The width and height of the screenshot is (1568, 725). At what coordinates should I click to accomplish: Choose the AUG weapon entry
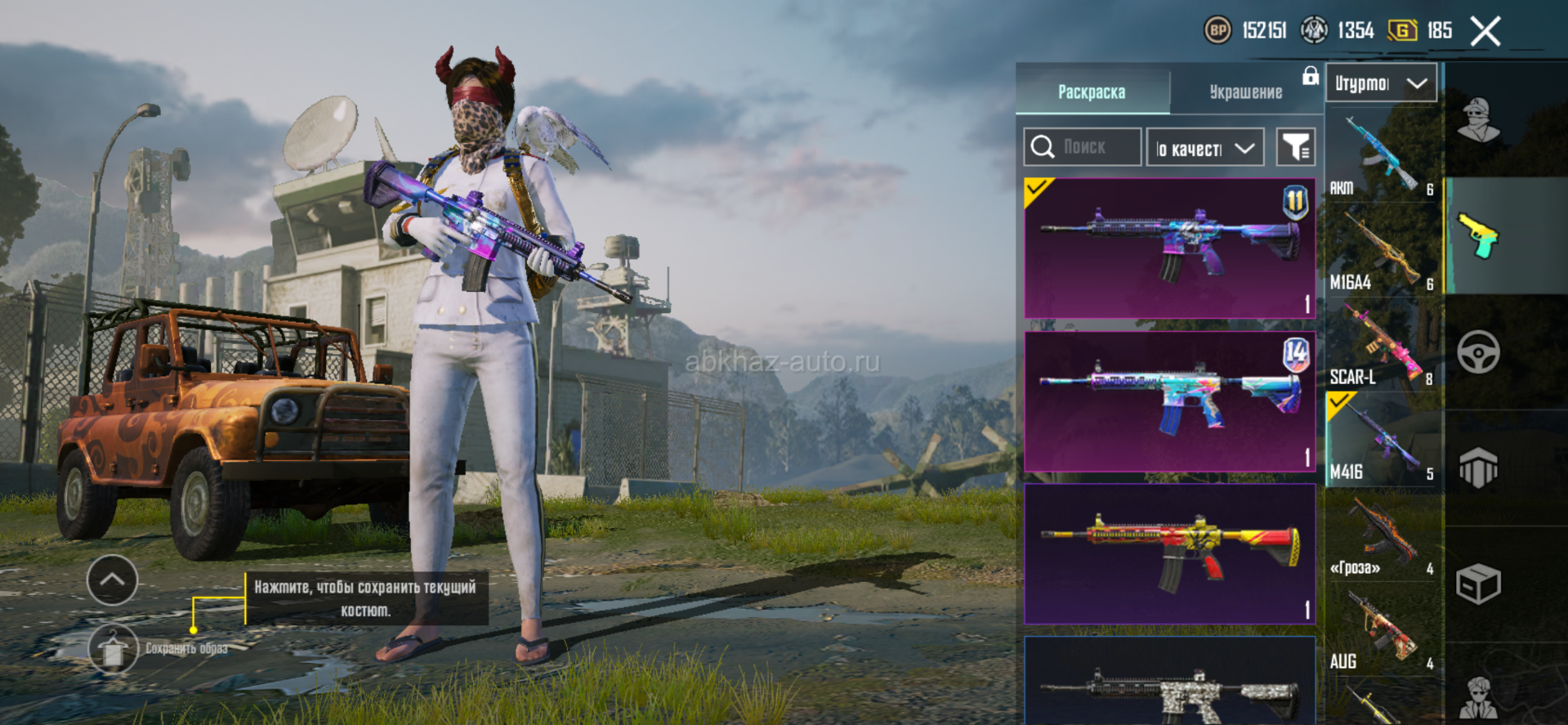click(1383, 631)
